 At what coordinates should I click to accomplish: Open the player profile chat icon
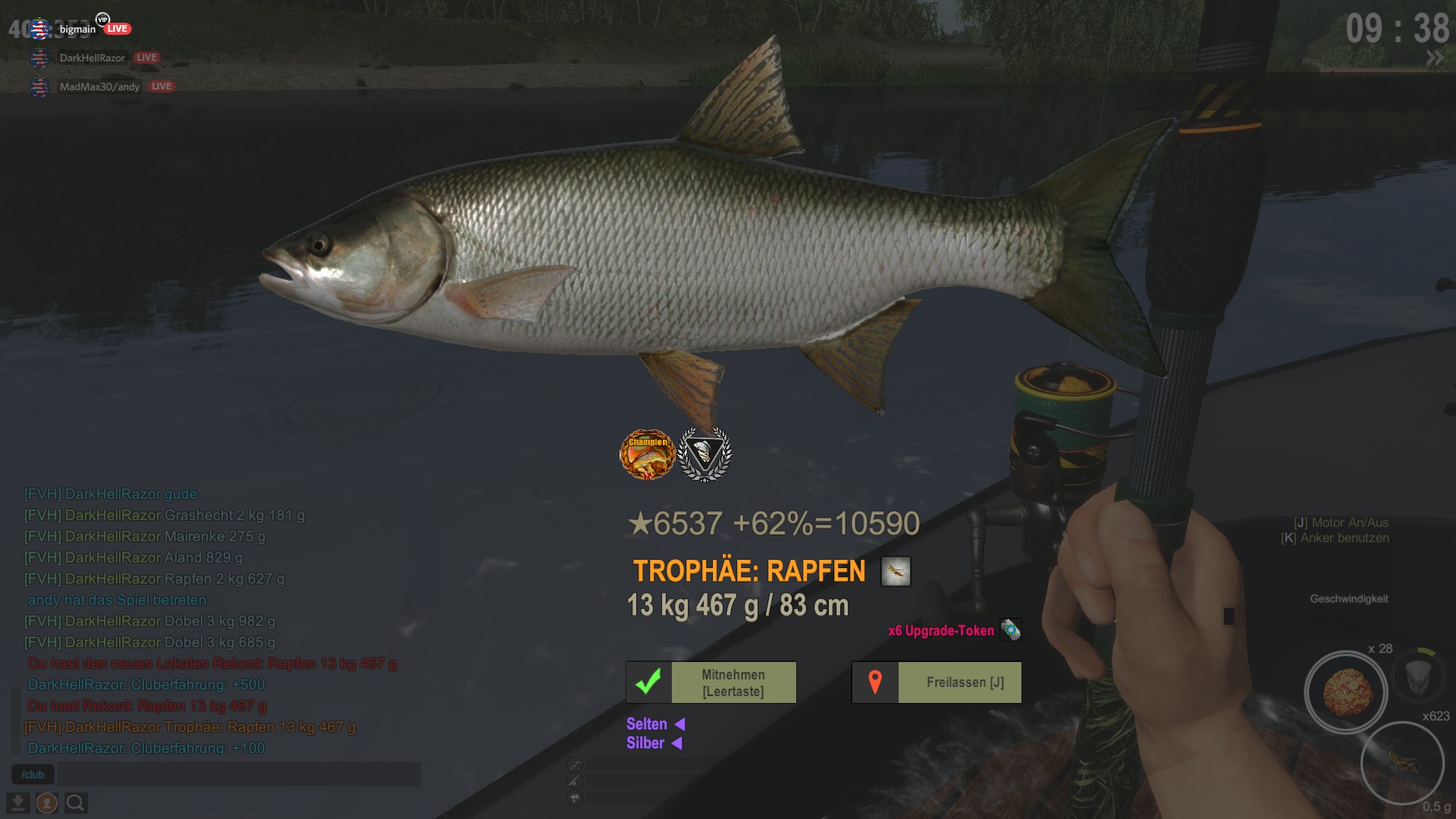point(47,802)
